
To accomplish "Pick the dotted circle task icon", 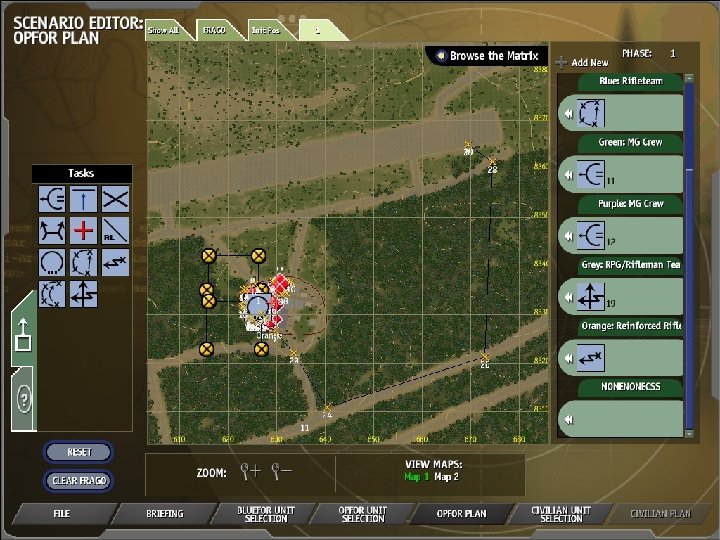I will tap(52, 263).
